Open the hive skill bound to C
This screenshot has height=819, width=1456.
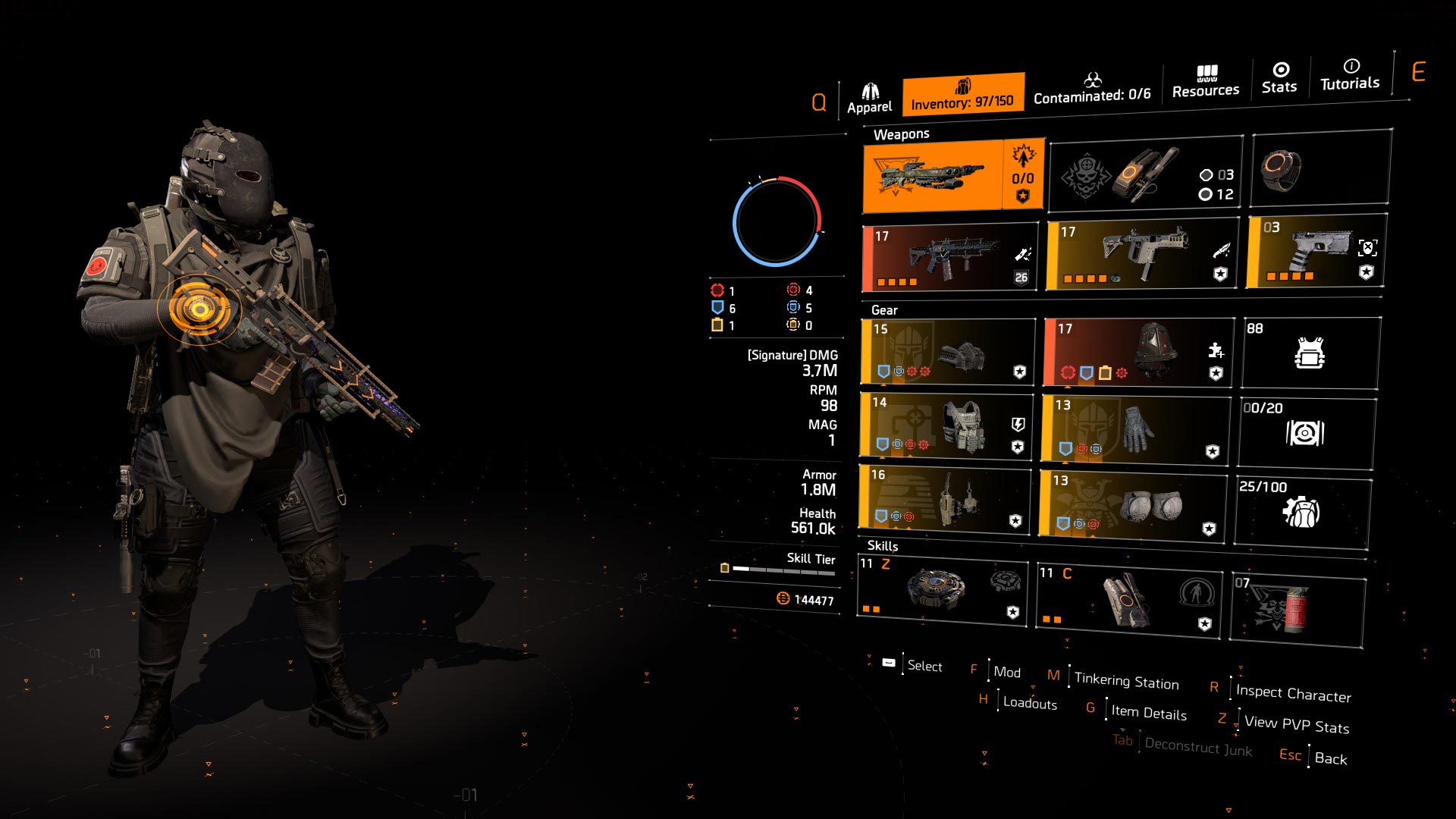click(1128, 599)
